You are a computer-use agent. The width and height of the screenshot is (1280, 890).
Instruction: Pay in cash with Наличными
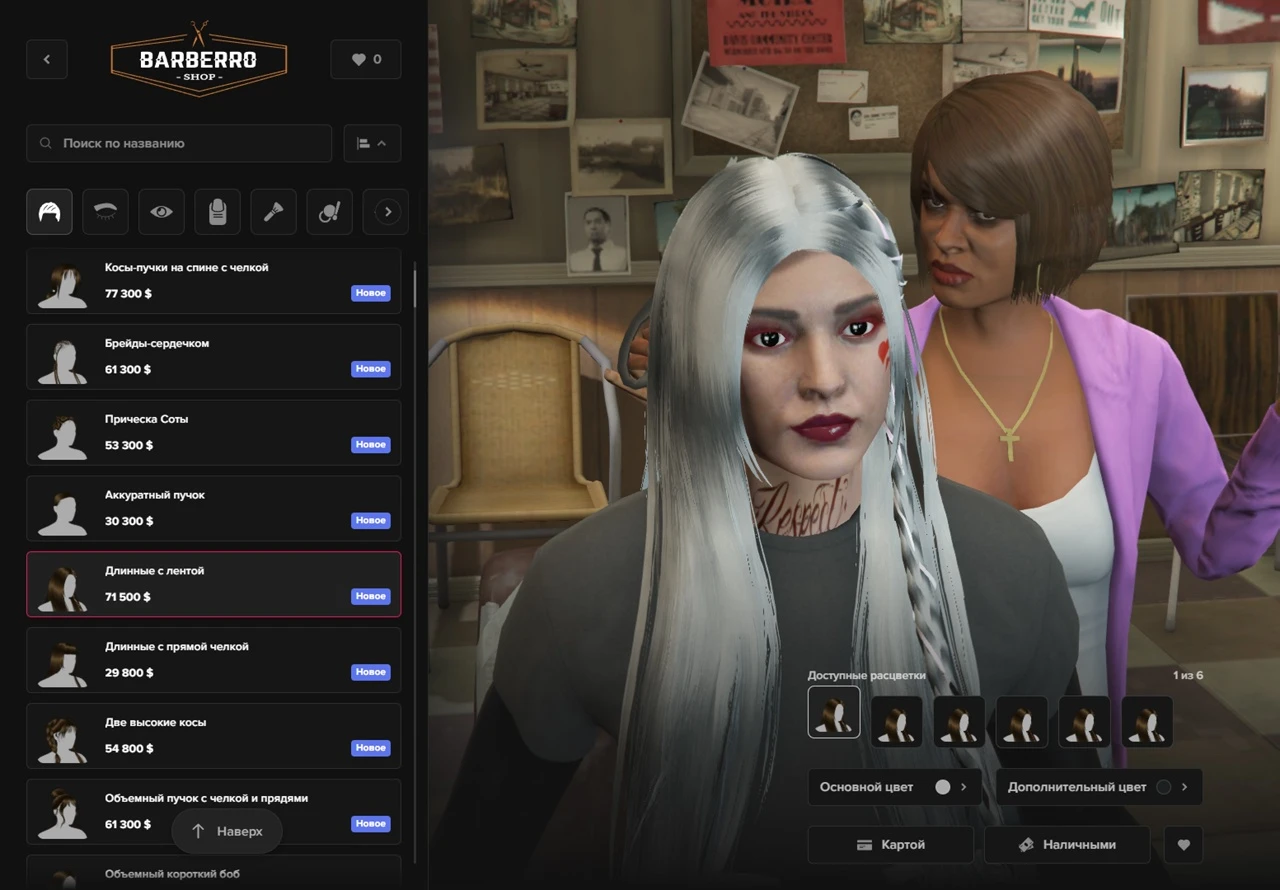pos(1068,845)
